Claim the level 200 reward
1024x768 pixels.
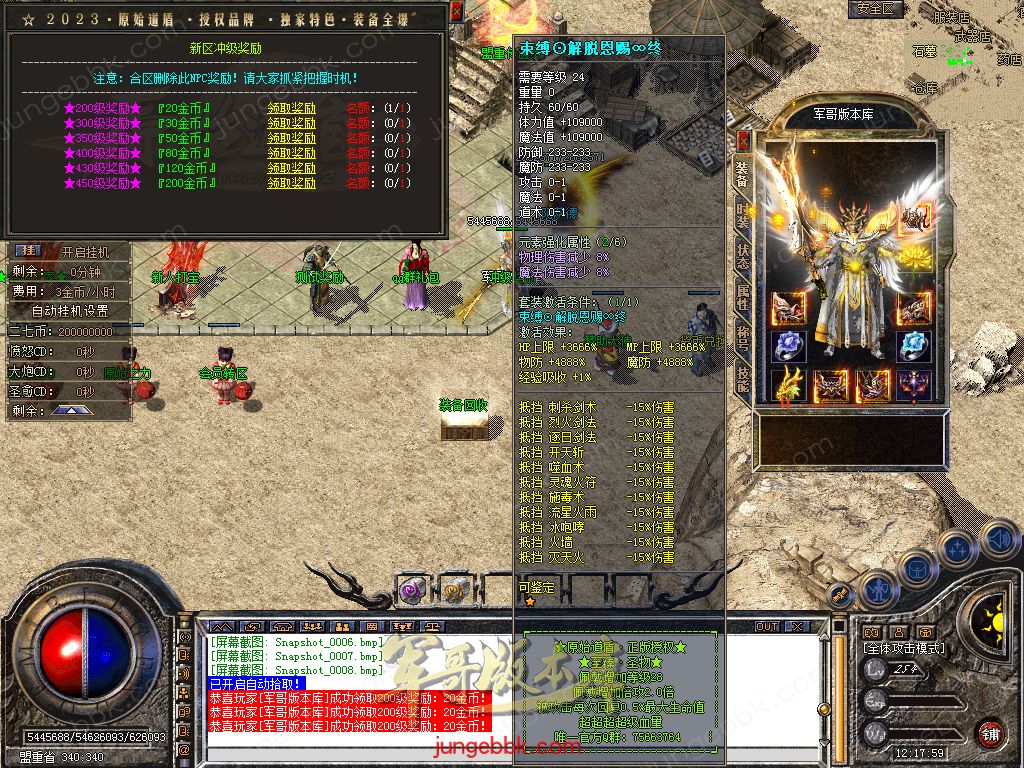click(x=291, y=108)
